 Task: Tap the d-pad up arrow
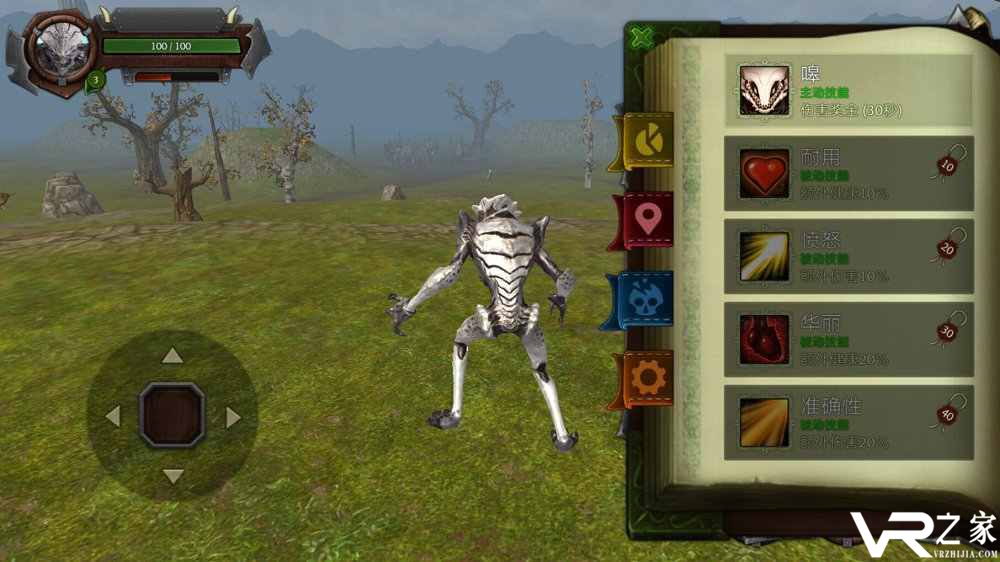173,355
